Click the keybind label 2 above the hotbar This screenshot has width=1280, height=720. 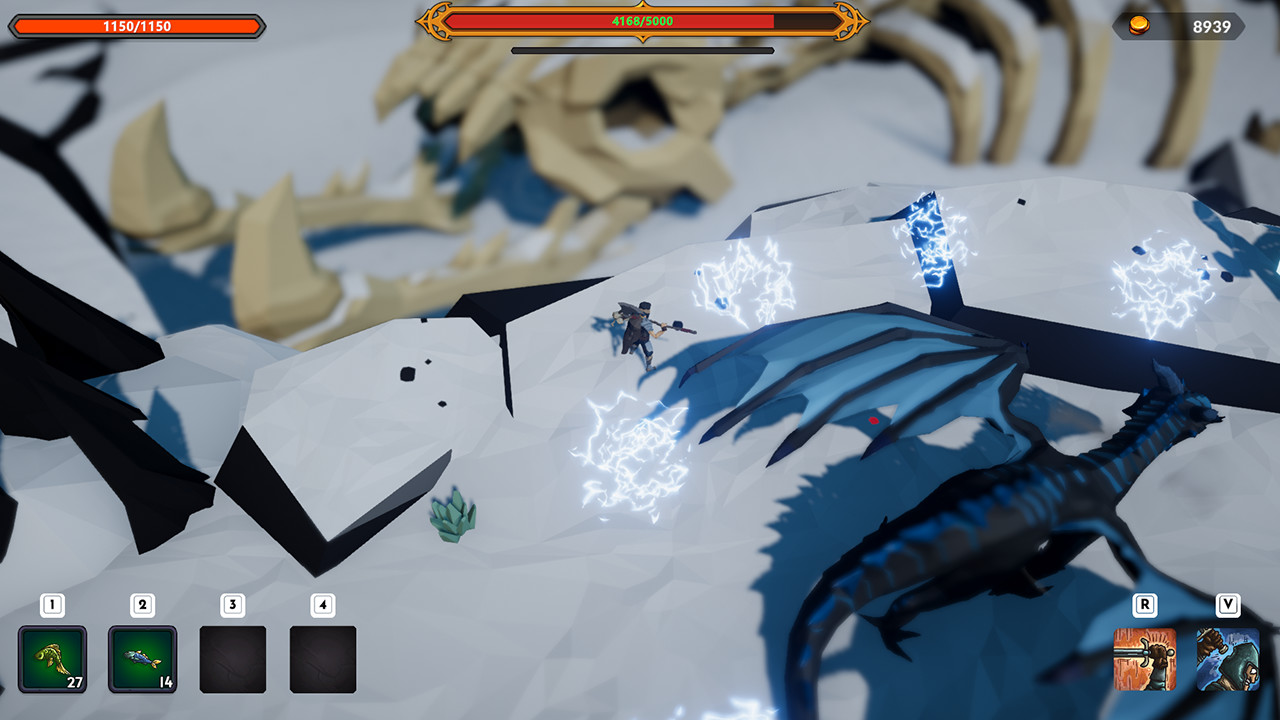click(143, 604)
